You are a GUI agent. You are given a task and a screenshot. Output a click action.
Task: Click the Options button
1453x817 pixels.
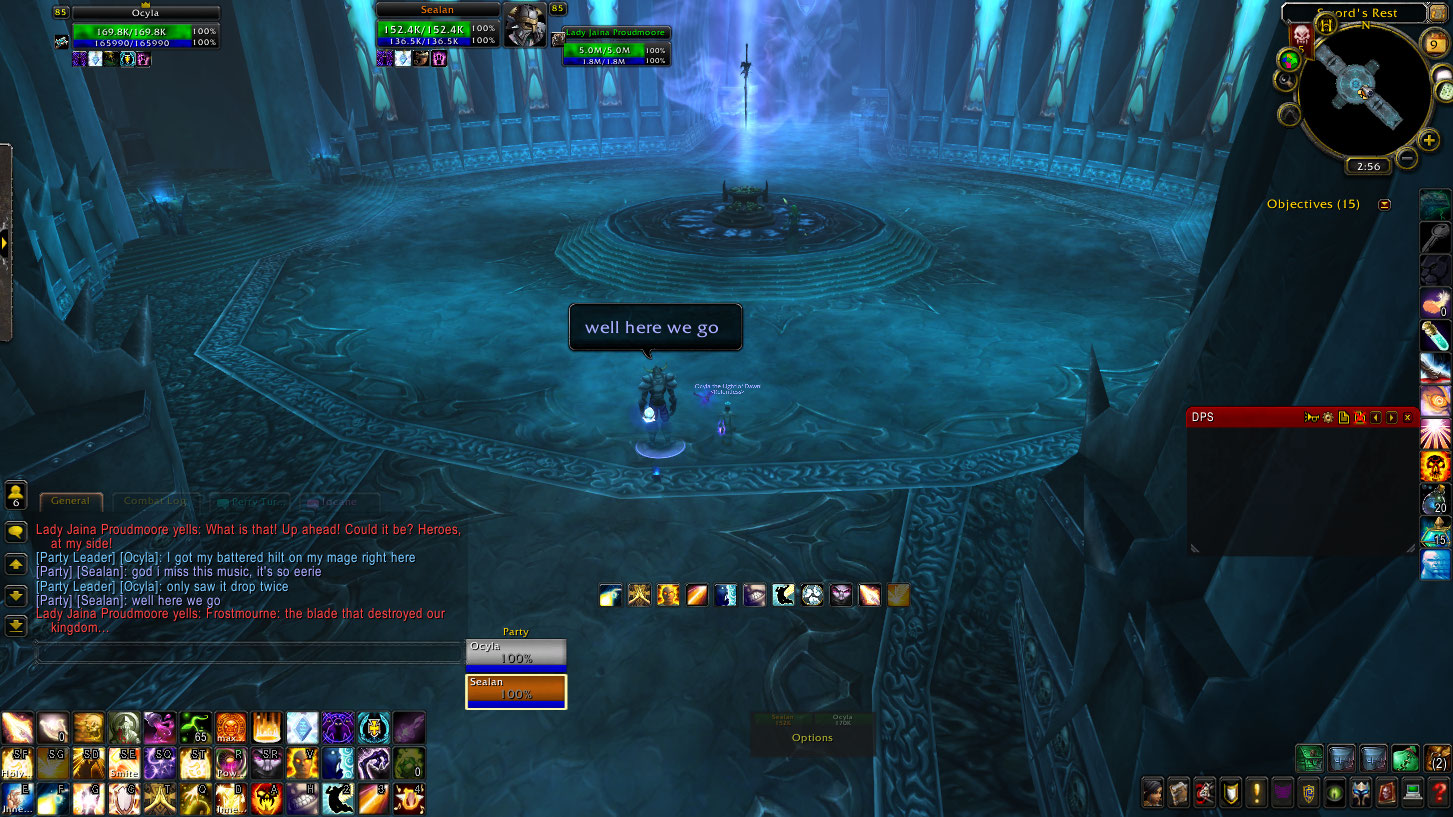[x=812, y=738]
